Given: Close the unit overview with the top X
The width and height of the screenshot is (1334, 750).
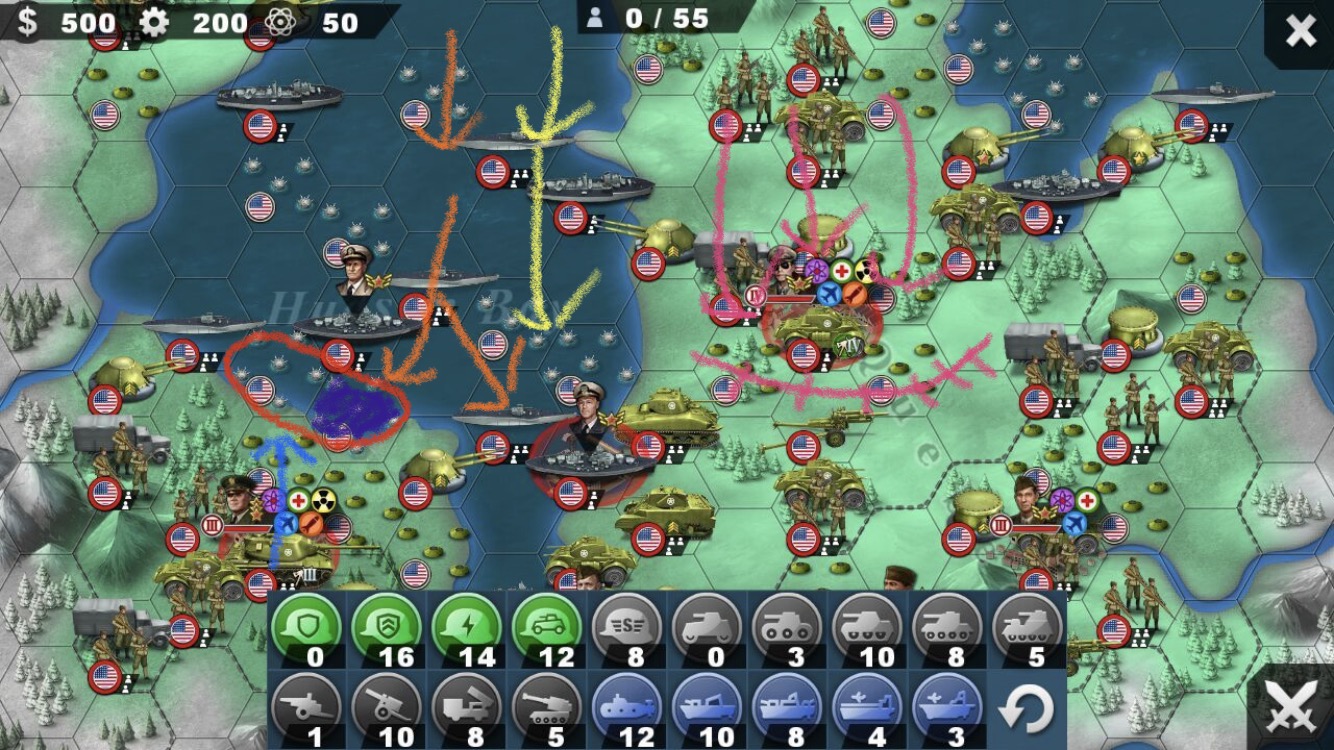Looking at the screenshot, I should tap(1299, 32).
